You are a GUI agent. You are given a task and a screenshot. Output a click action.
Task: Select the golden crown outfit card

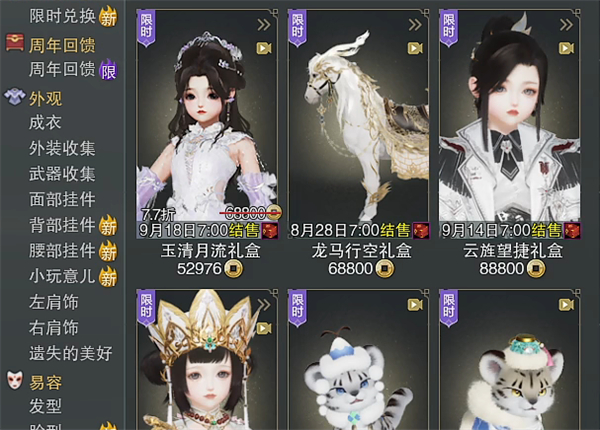[210, 360]
